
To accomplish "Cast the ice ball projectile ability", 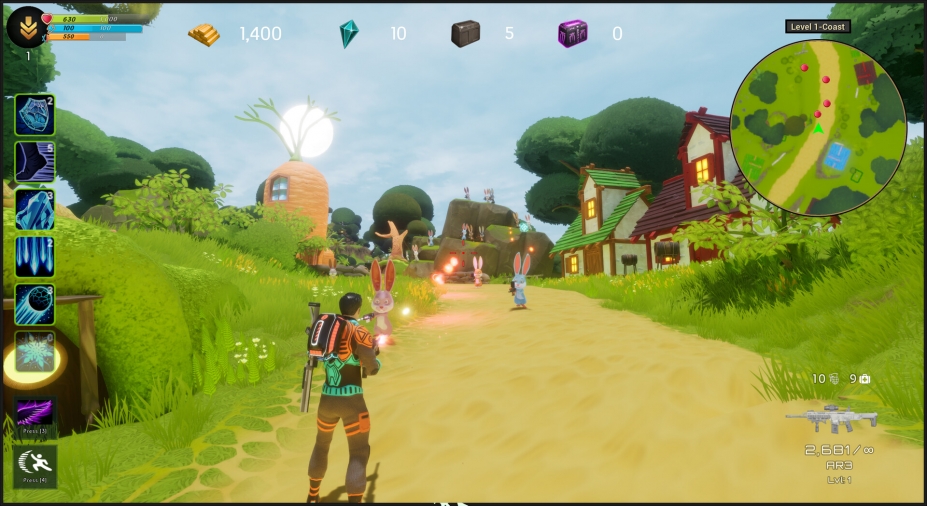I will [x=35, y=305].
